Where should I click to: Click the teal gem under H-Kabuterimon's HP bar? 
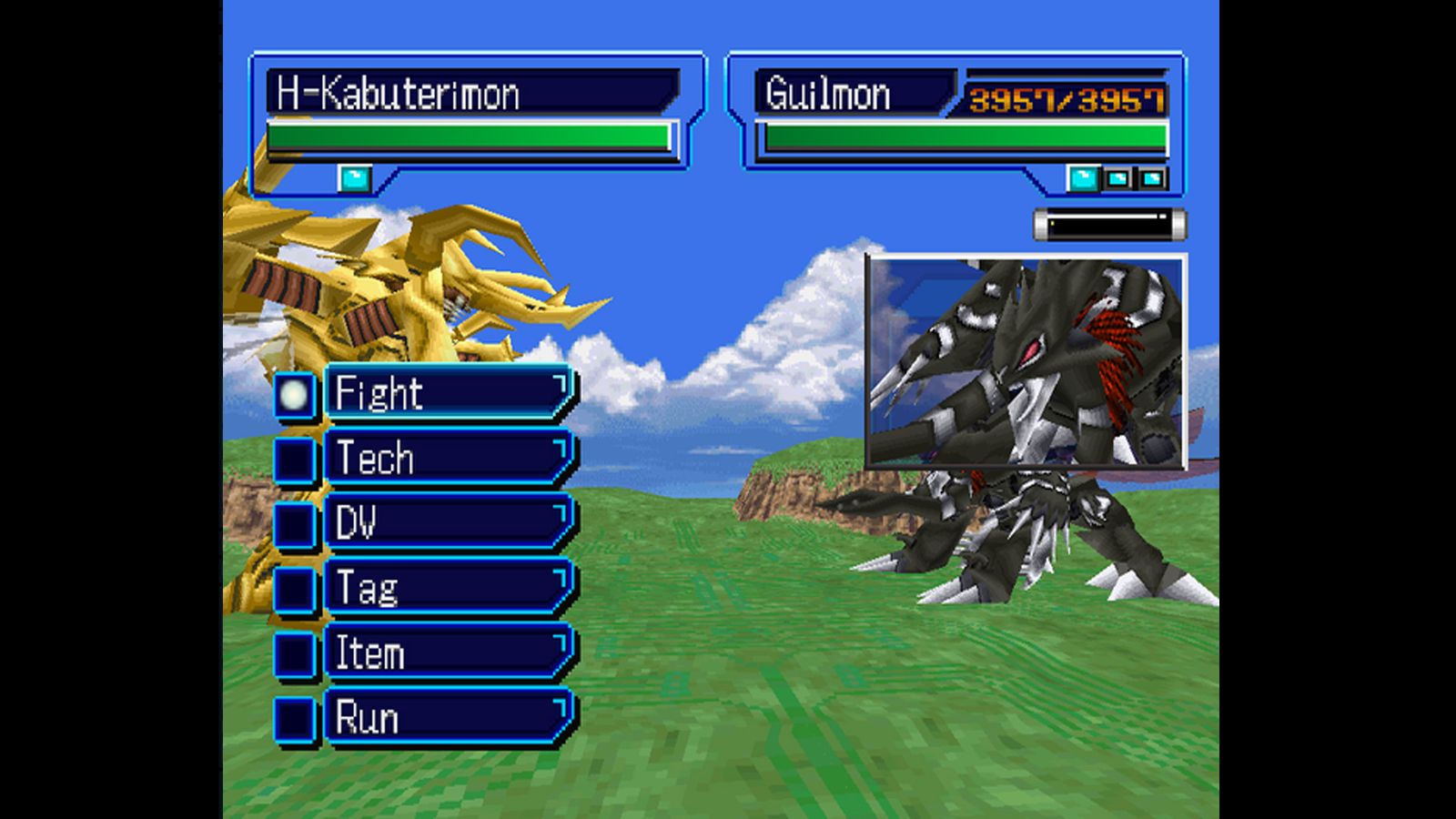pos(355,178)
